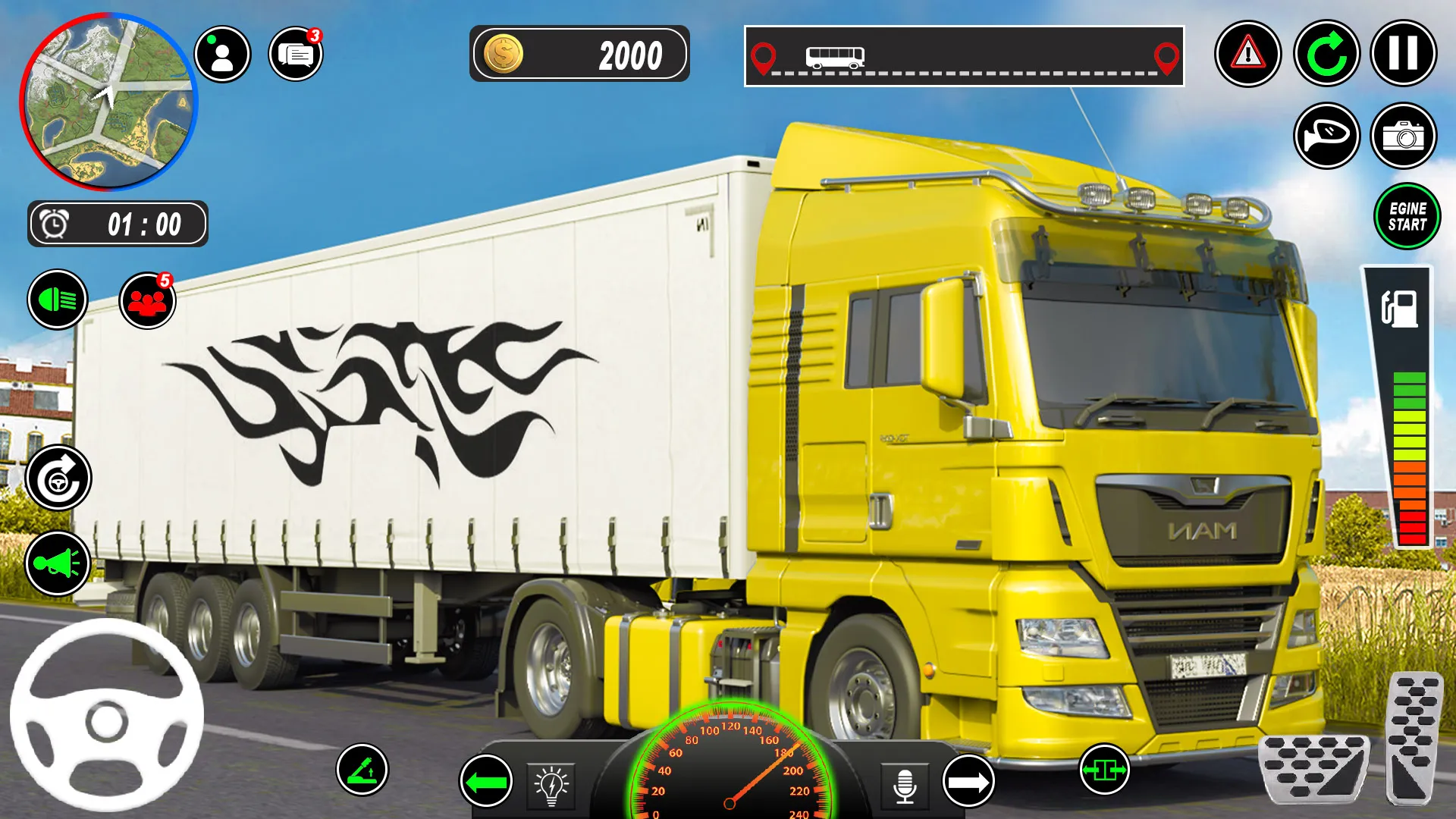Expand the timer showing 01:00

pyautogui.click(x=118, y=223)
